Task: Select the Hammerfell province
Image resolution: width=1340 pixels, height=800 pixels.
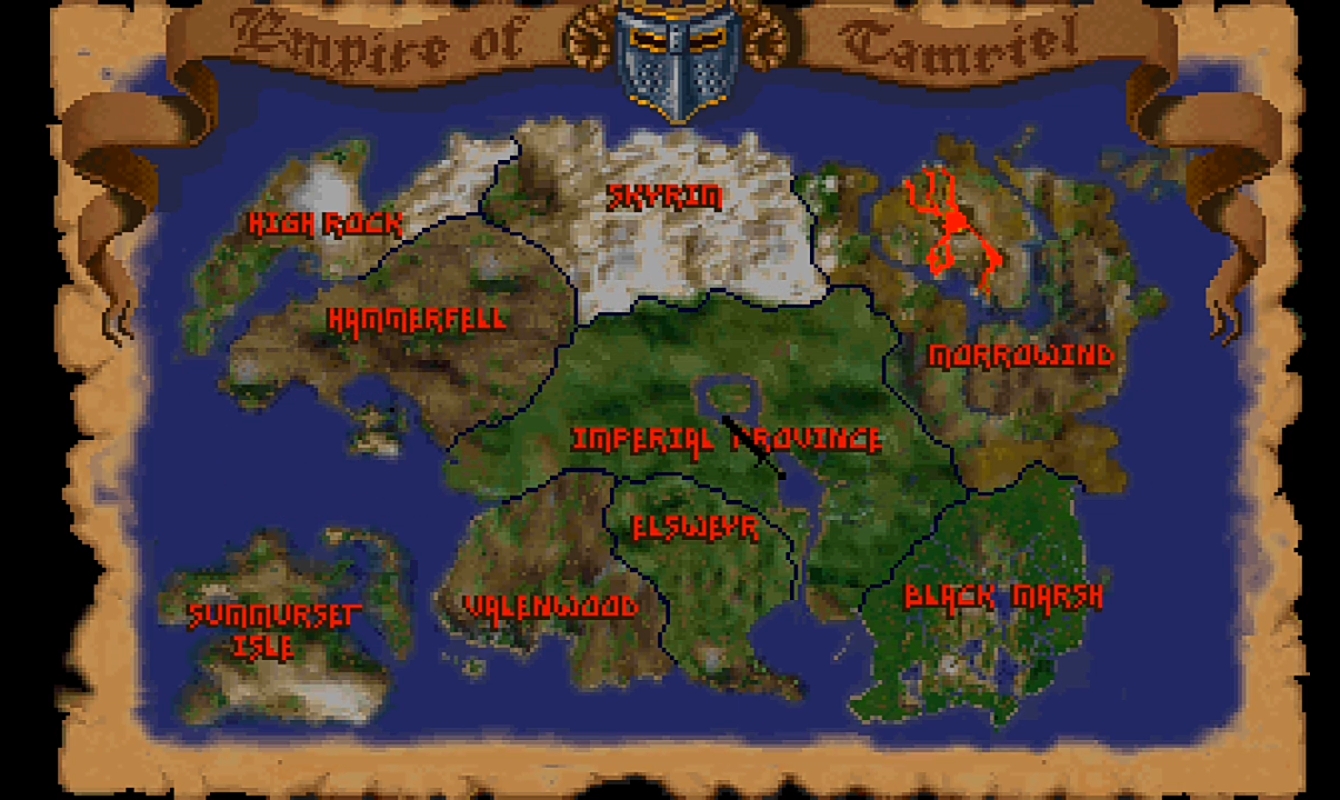Action: pyautogui.click(x=418, y=320)
